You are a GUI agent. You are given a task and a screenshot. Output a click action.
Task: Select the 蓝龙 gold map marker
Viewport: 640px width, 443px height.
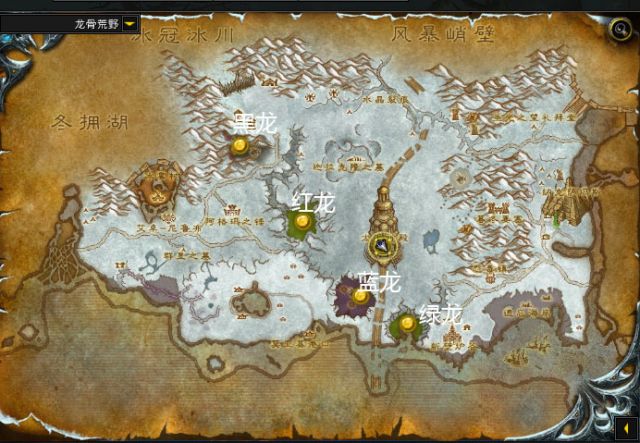(360, 296)
